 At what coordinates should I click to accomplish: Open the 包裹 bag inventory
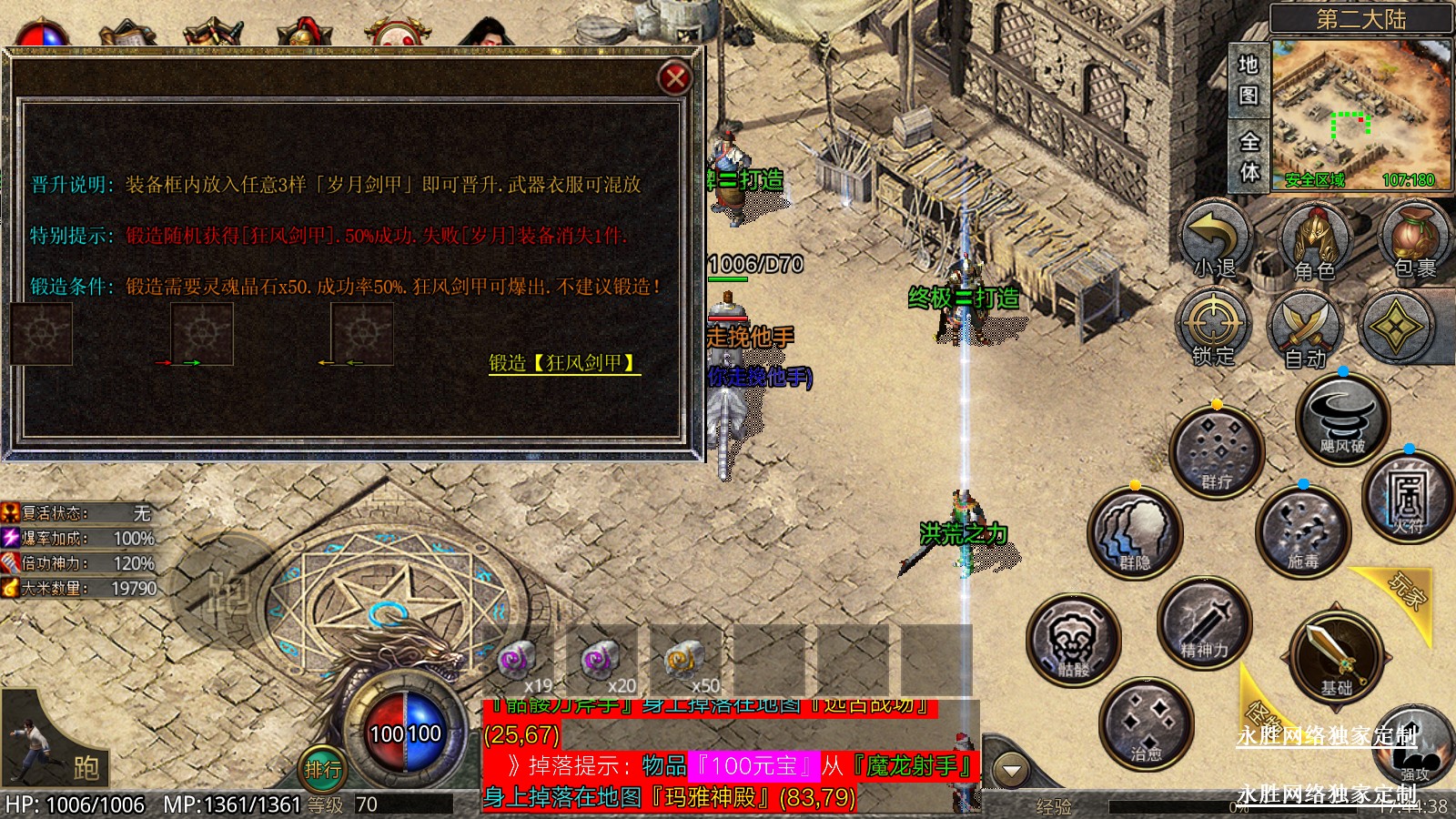[1414, 238]
